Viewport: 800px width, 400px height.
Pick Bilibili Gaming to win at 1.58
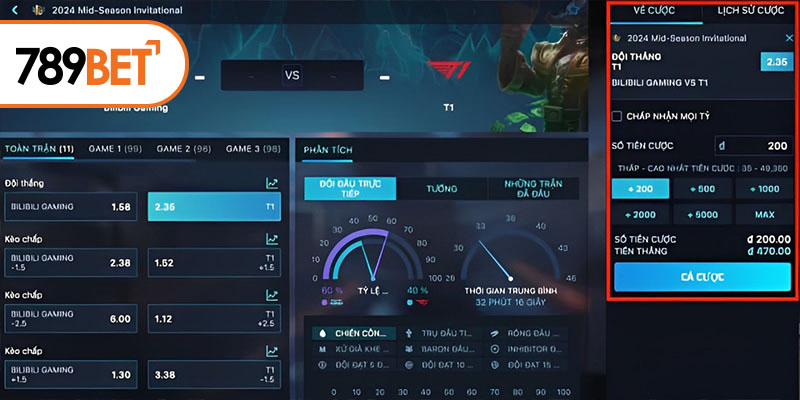tap(72, 207)
